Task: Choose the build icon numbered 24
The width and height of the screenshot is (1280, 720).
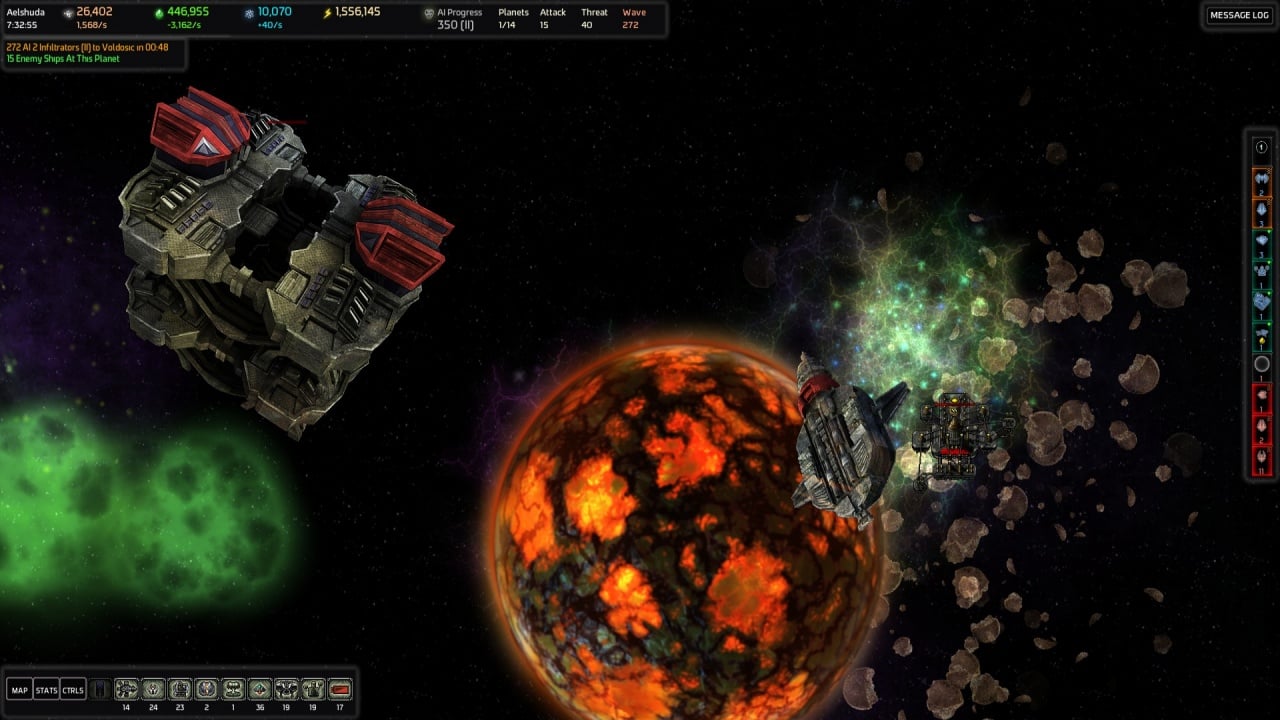Action: (x=153, y=689)
